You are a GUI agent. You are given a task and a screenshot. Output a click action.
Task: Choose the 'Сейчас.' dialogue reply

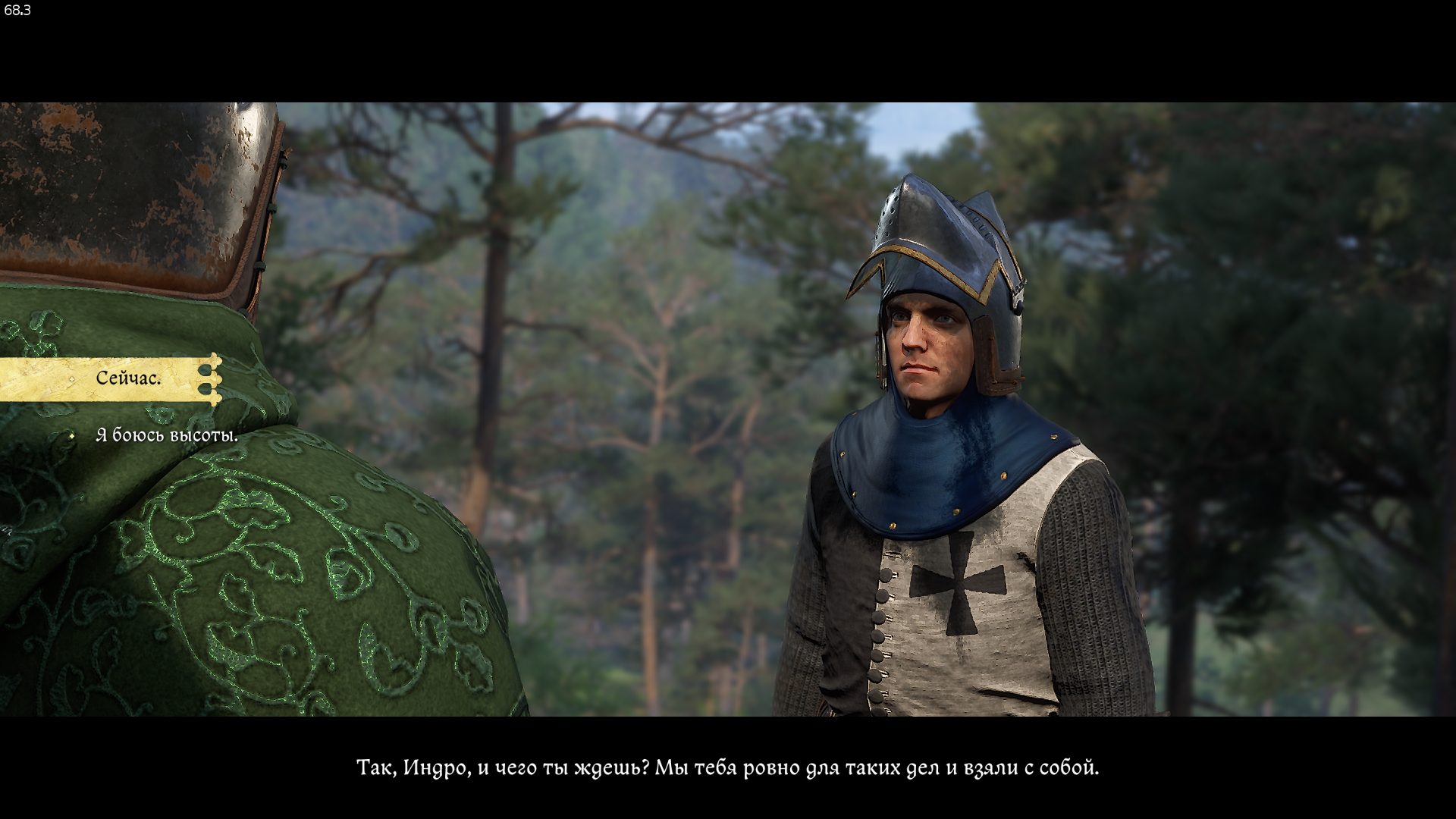128,378
